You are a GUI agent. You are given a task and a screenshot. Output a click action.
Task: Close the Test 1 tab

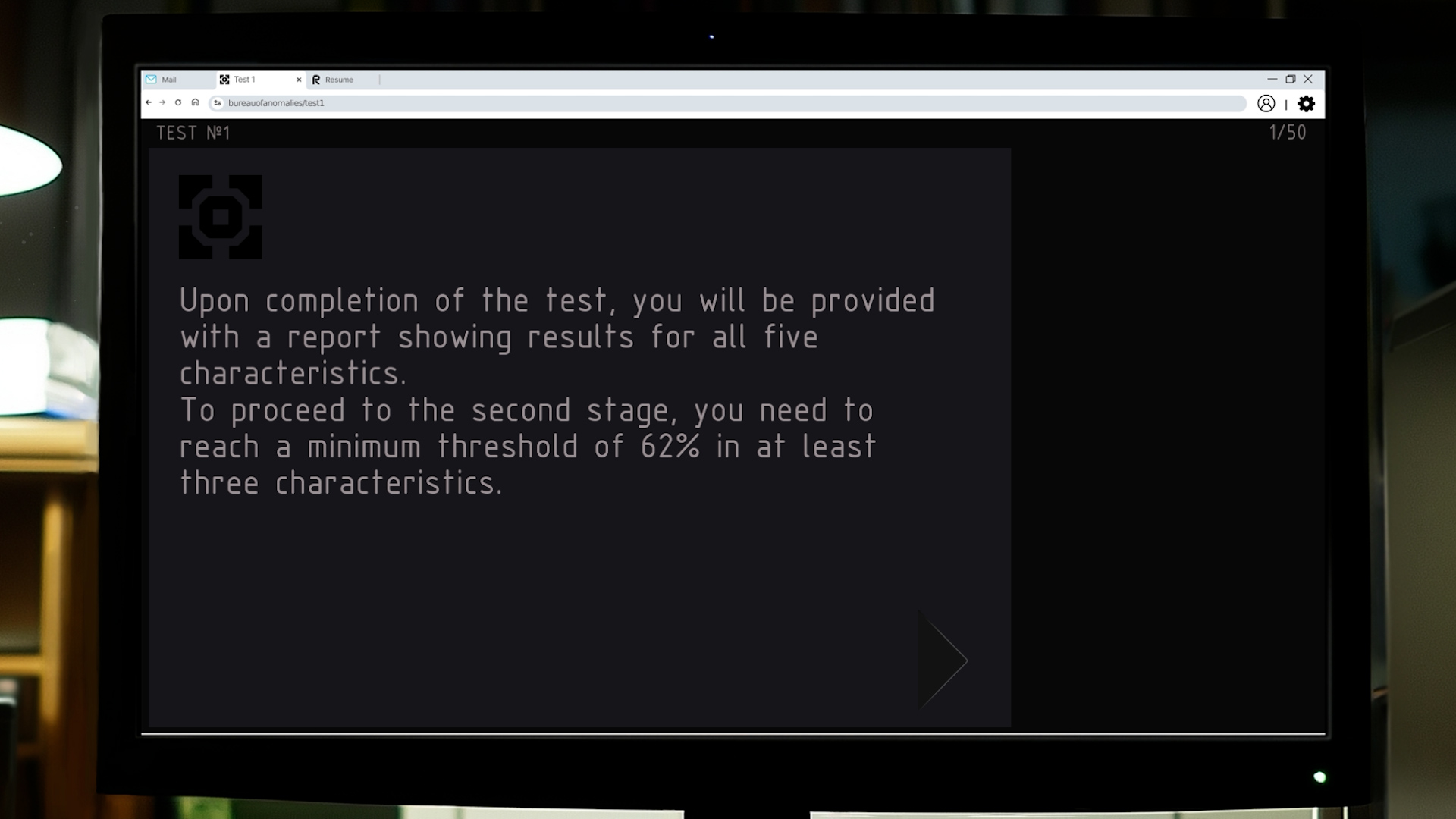299,79
